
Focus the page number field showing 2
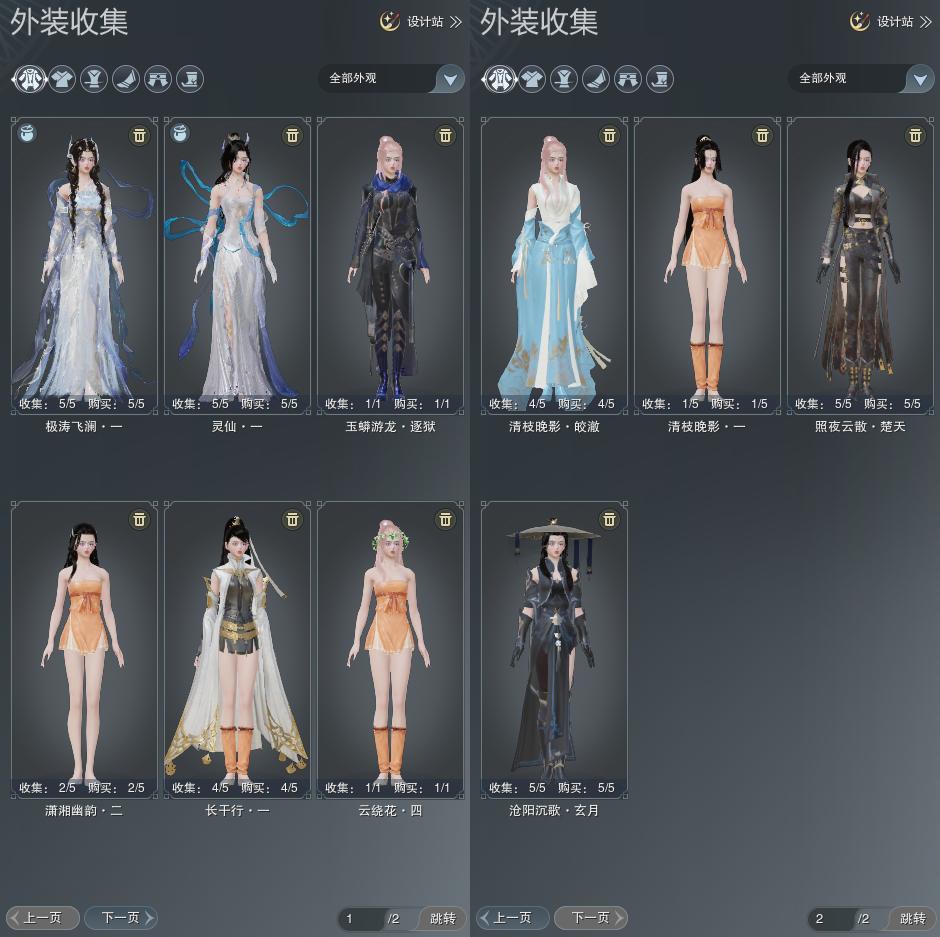[x=831, y=918]
